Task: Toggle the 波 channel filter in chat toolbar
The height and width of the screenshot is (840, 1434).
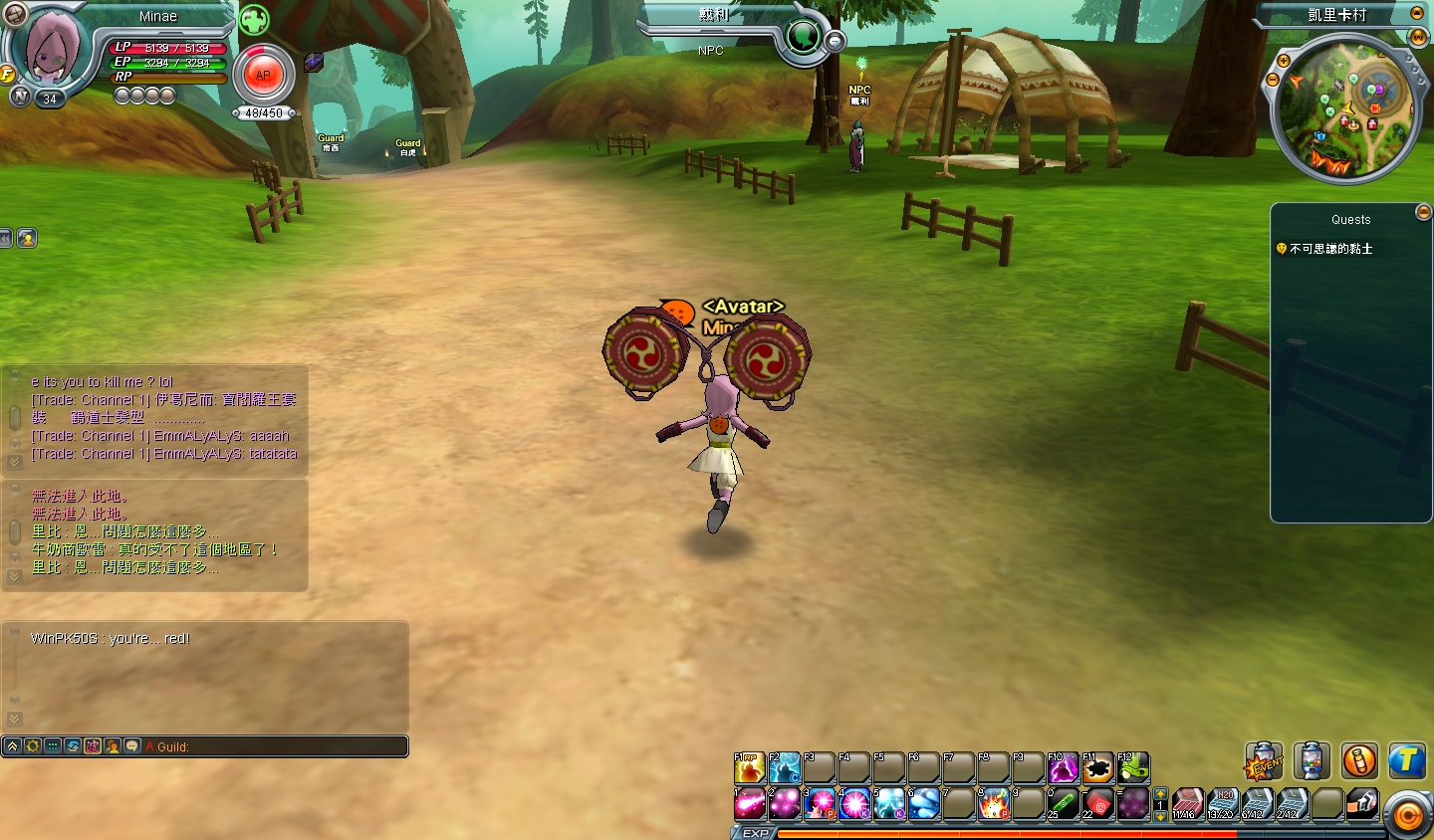Action: click(93, 745)
